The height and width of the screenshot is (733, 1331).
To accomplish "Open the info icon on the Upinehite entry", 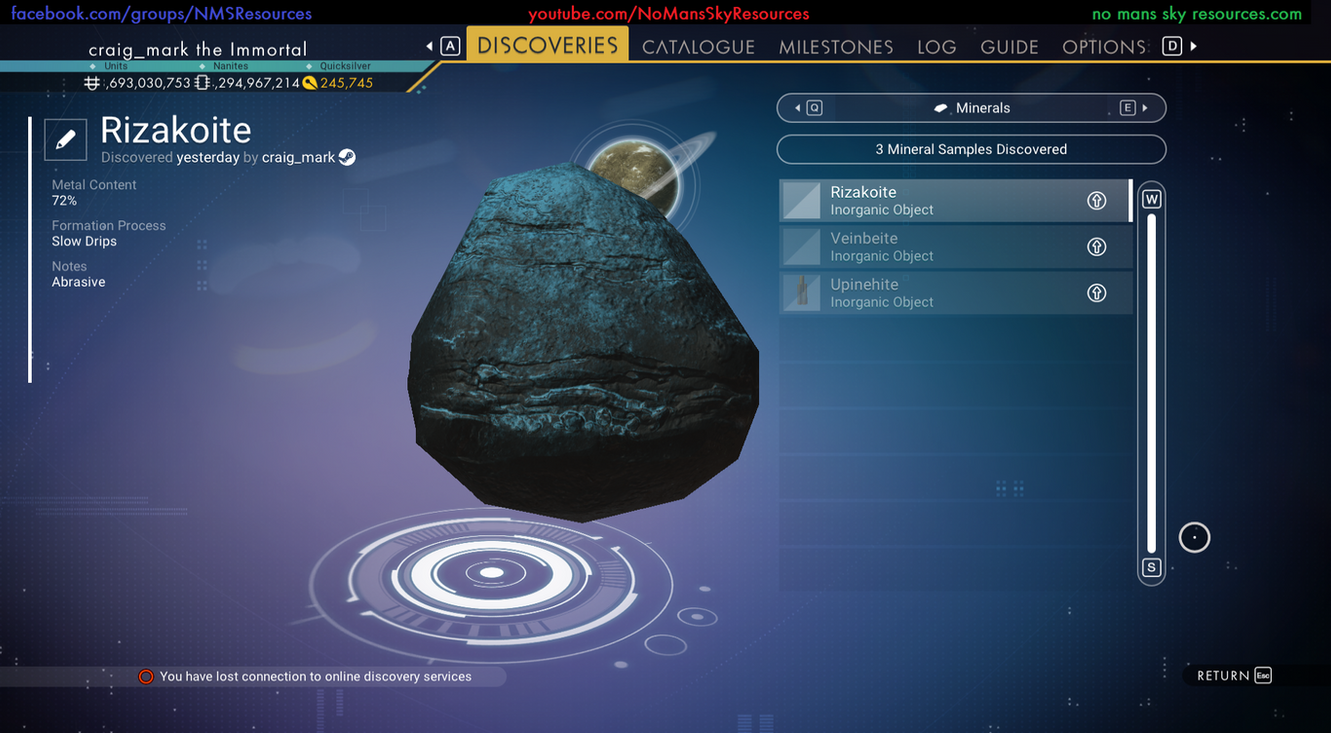I will pos(1096,292).
